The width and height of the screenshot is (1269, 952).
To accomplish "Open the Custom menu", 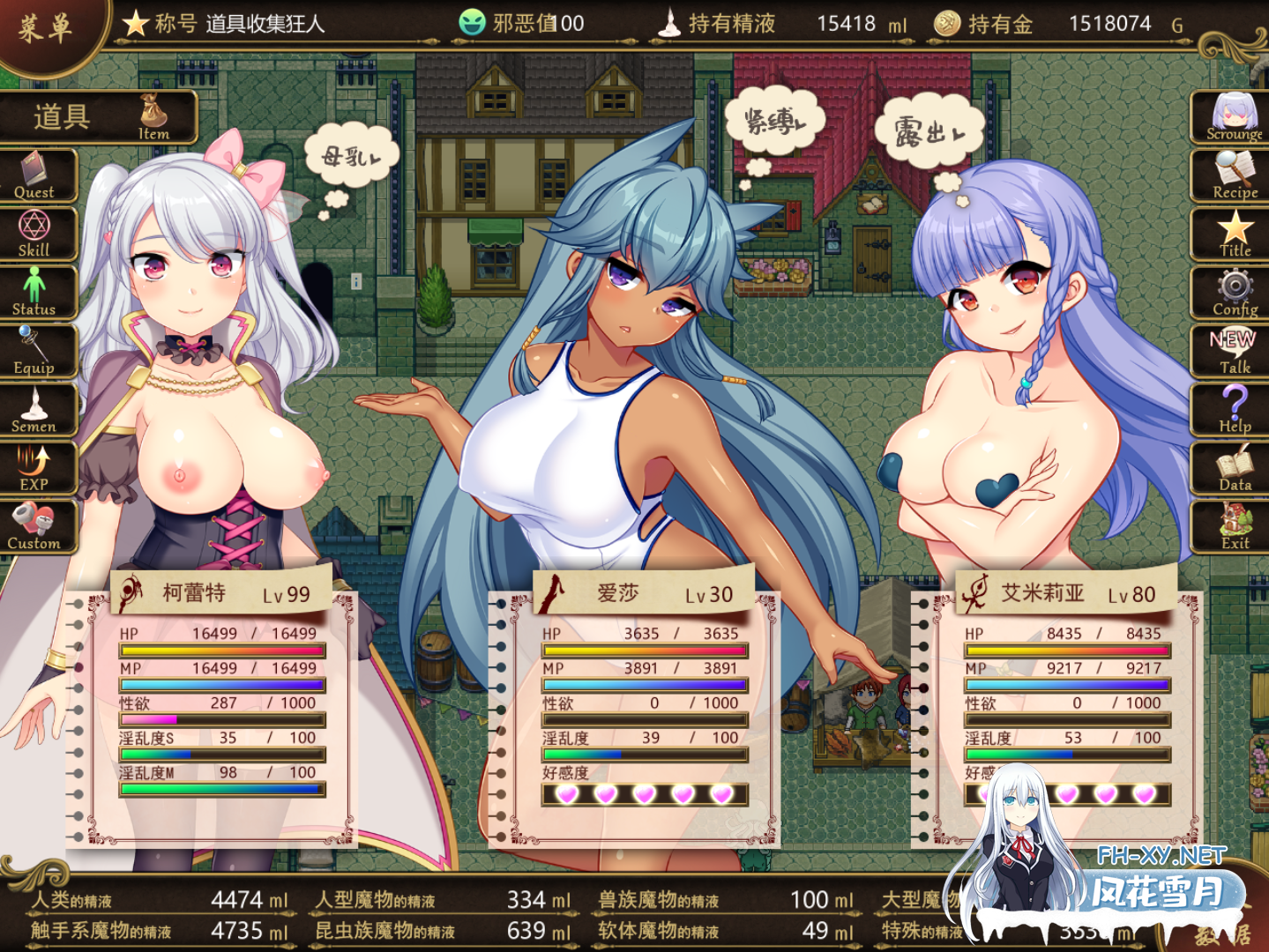I will [x=35, y=527].
